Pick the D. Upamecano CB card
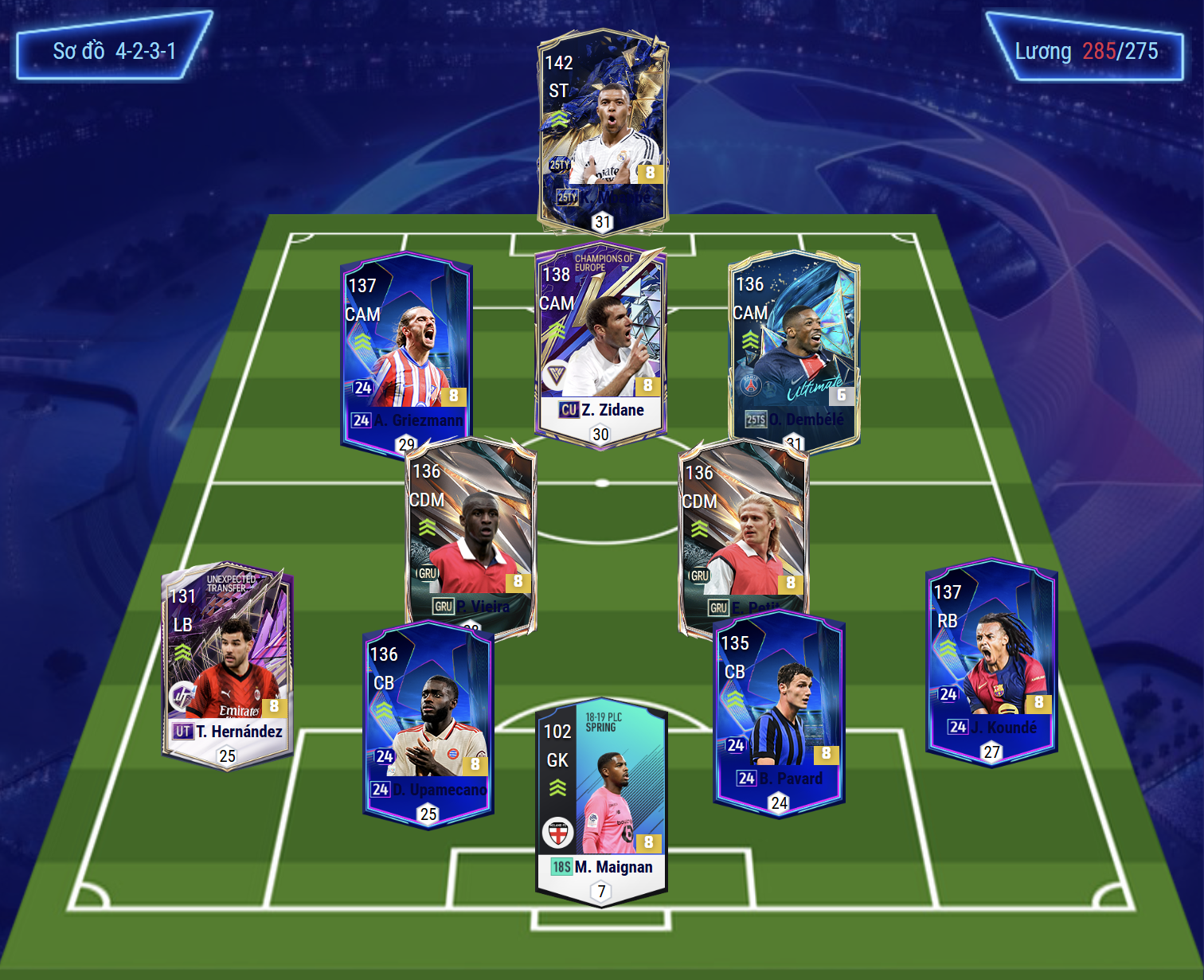 pos(428,720)
